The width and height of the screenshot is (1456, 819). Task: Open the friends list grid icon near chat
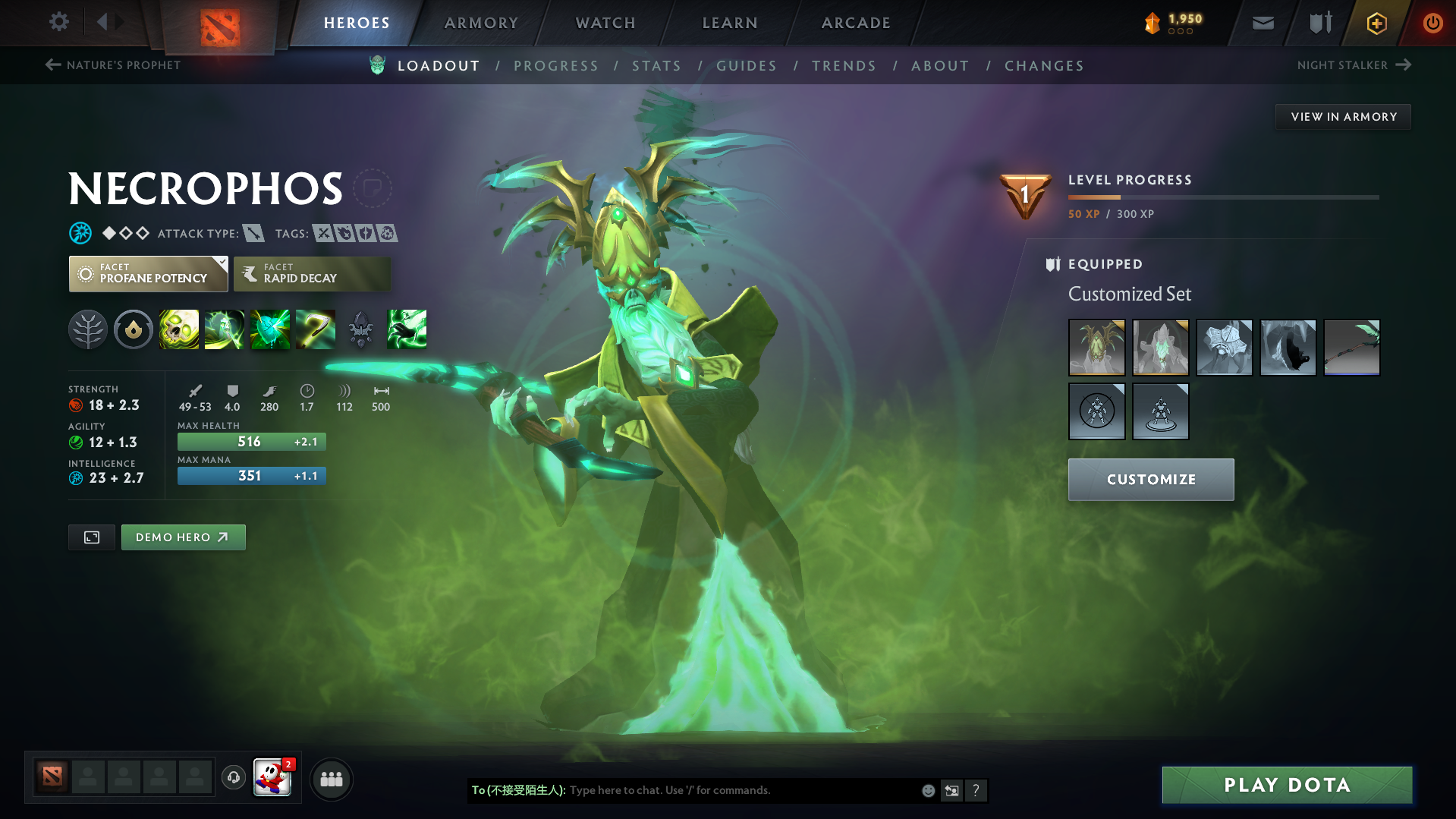click(x=331, y=779)
